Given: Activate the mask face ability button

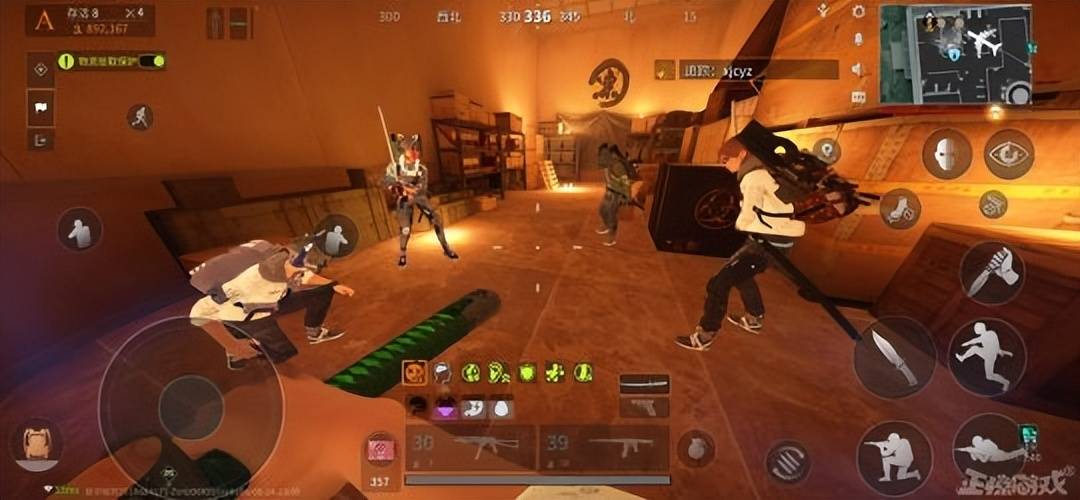Looking at the screenshot, I should tap(946, 153).
